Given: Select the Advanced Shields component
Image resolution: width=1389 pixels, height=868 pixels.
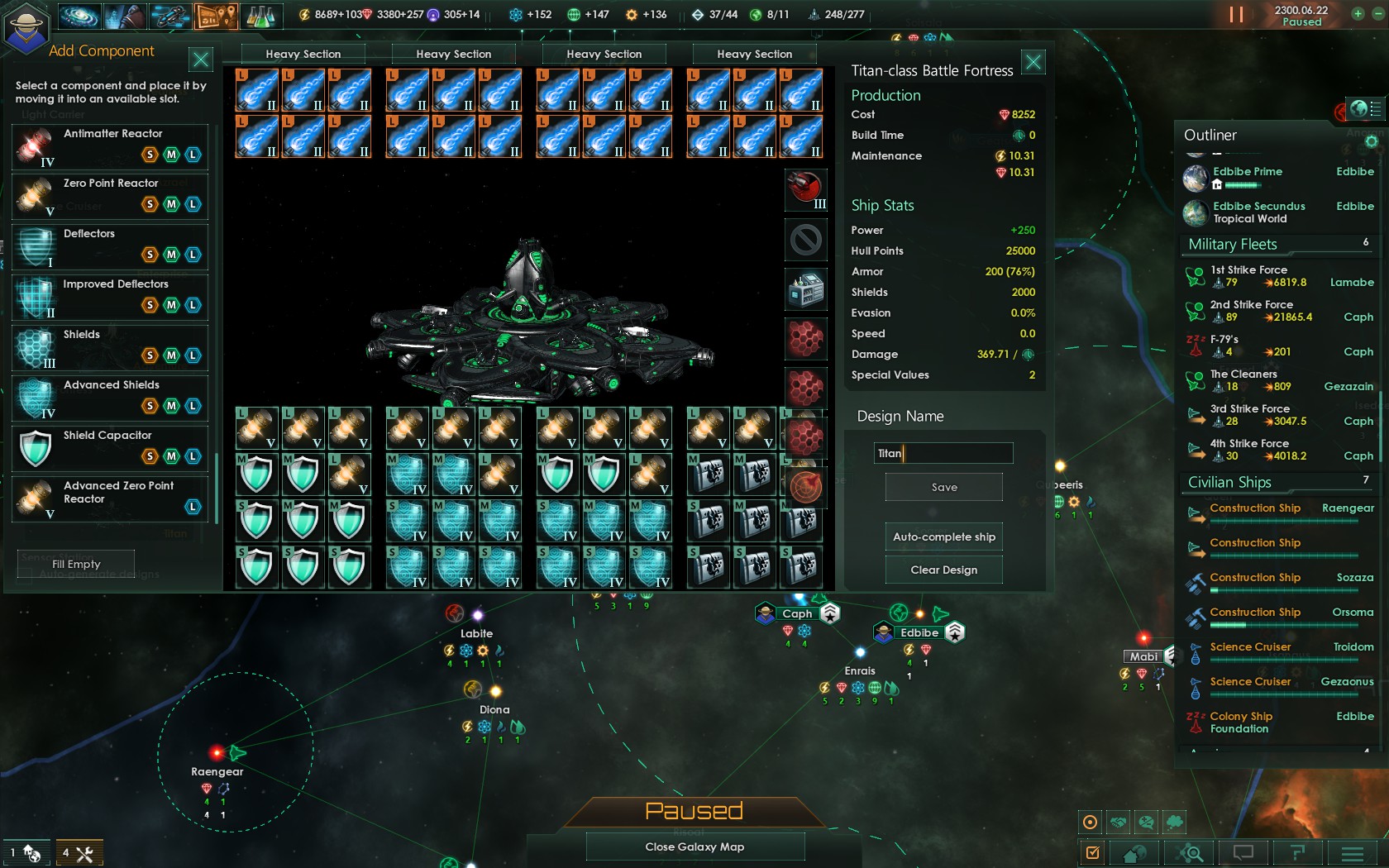Looking at the screenshot, I should pos(110,397).
